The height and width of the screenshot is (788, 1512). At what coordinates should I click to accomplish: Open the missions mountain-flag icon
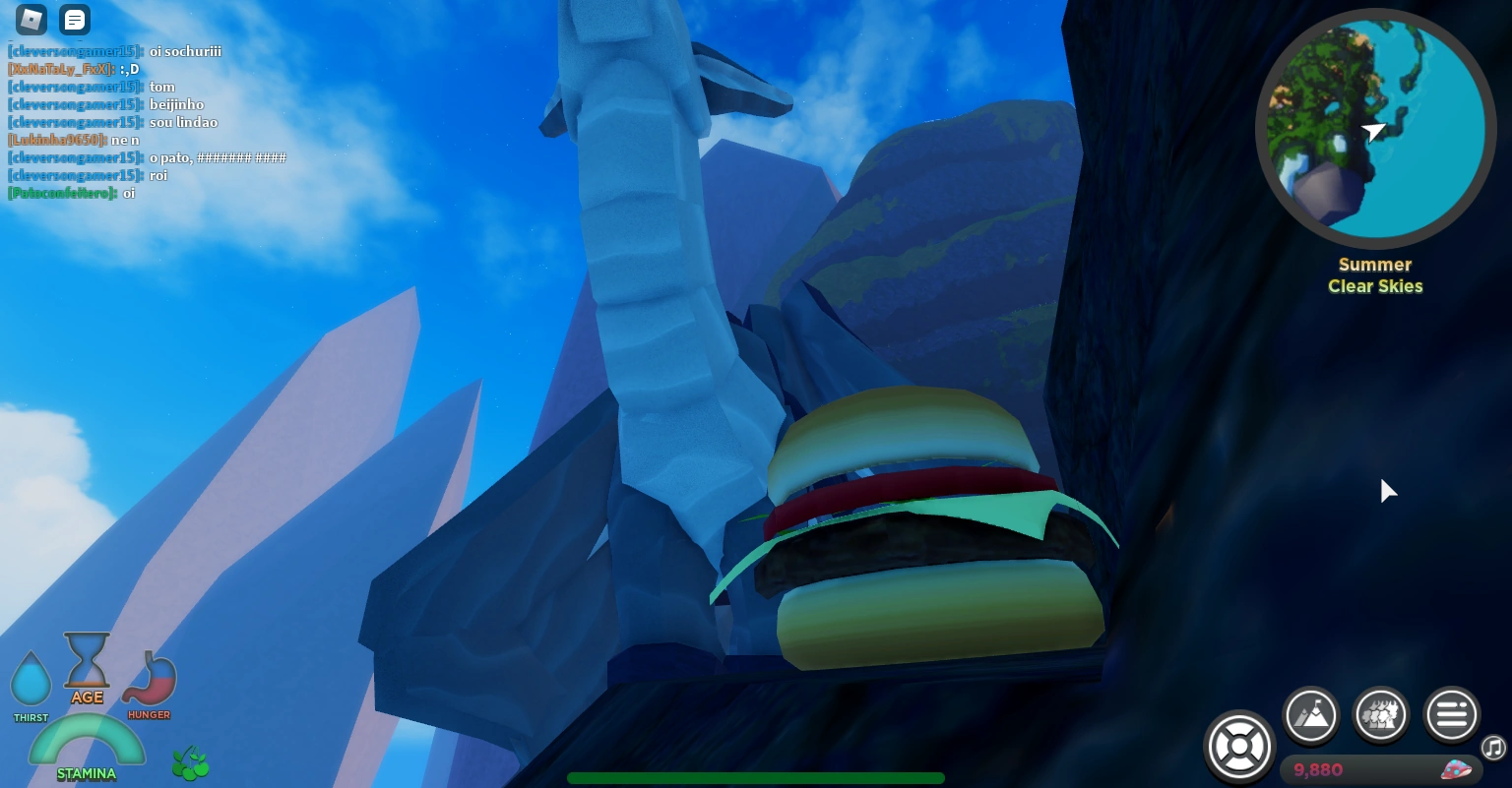[1311, 715]
